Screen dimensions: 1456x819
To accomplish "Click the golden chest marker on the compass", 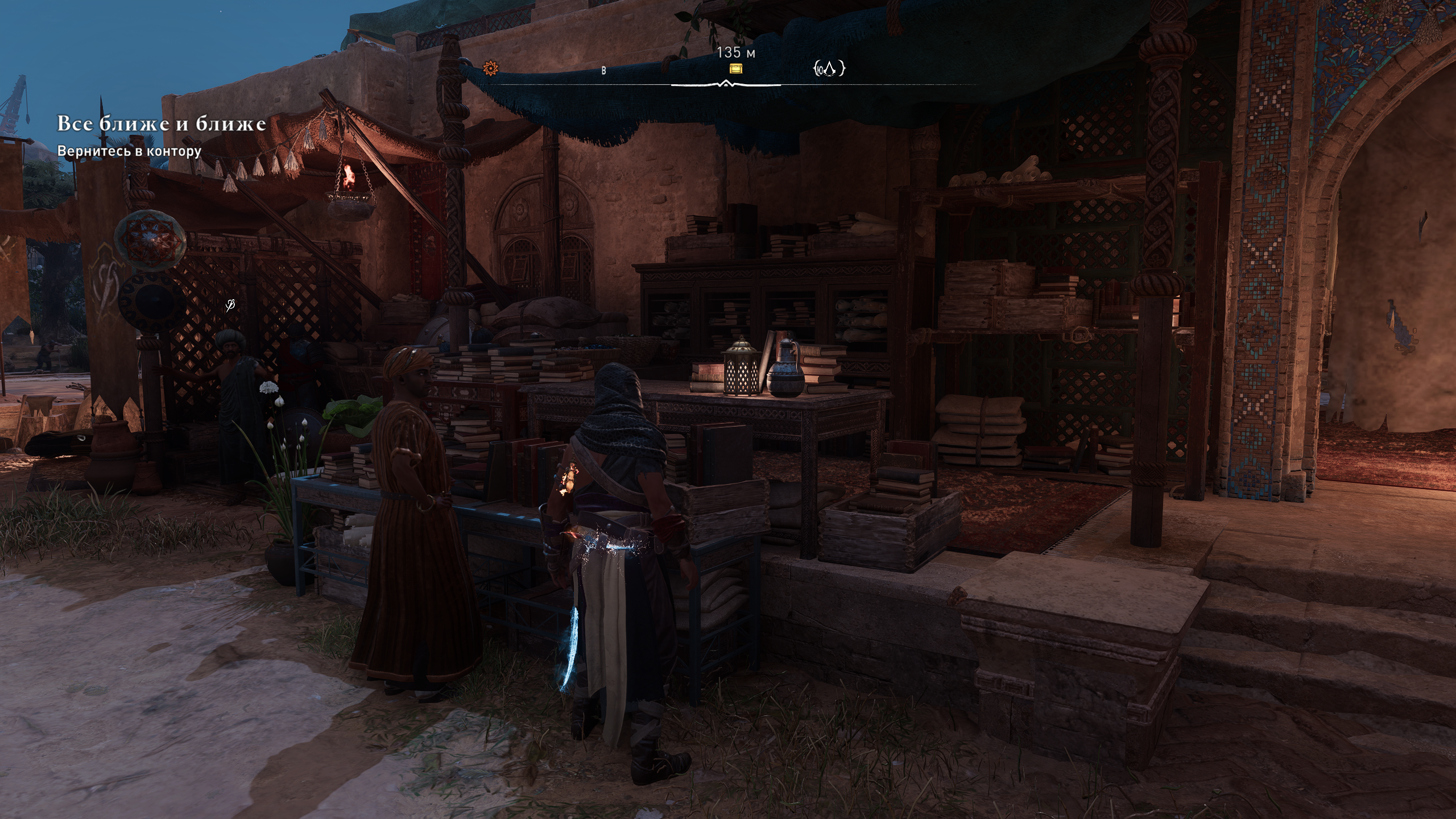I will (737, 69).
